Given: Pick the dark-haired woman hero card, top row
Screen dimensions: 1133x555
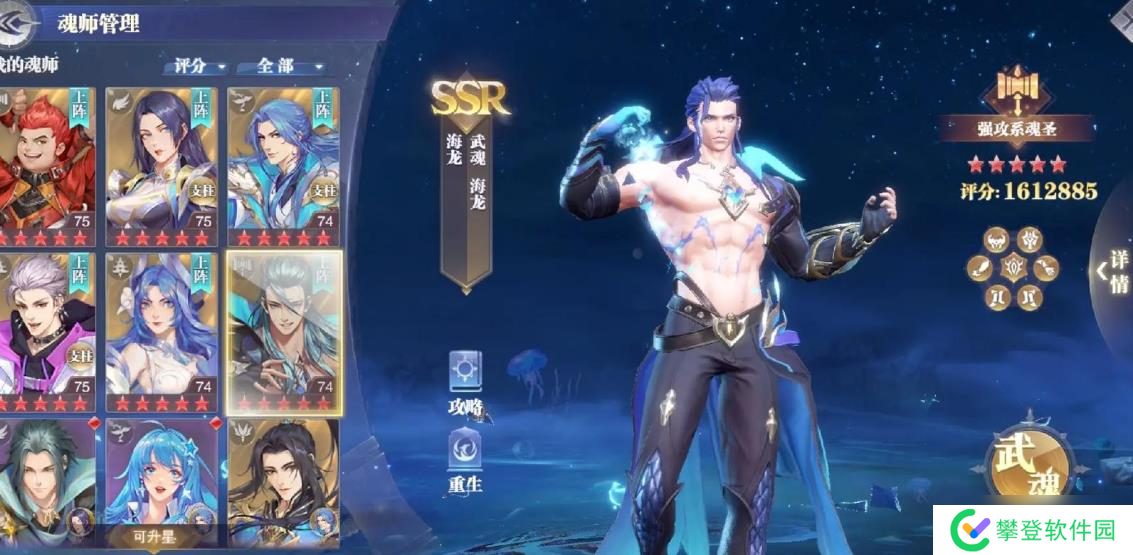Looking at the screenshot, I should click(163, 165).
